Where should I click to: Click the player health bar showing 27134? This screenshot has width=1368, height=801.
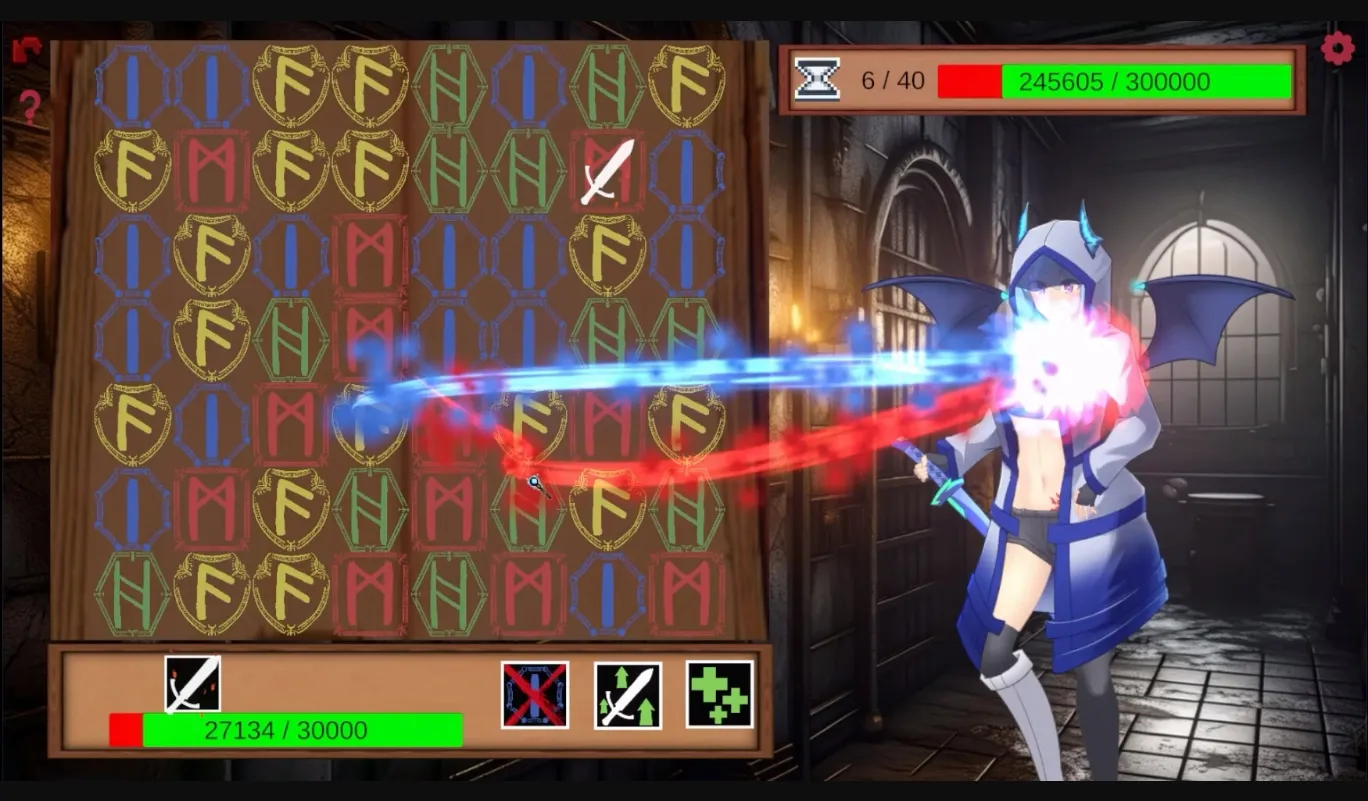(x=290, y=730)
